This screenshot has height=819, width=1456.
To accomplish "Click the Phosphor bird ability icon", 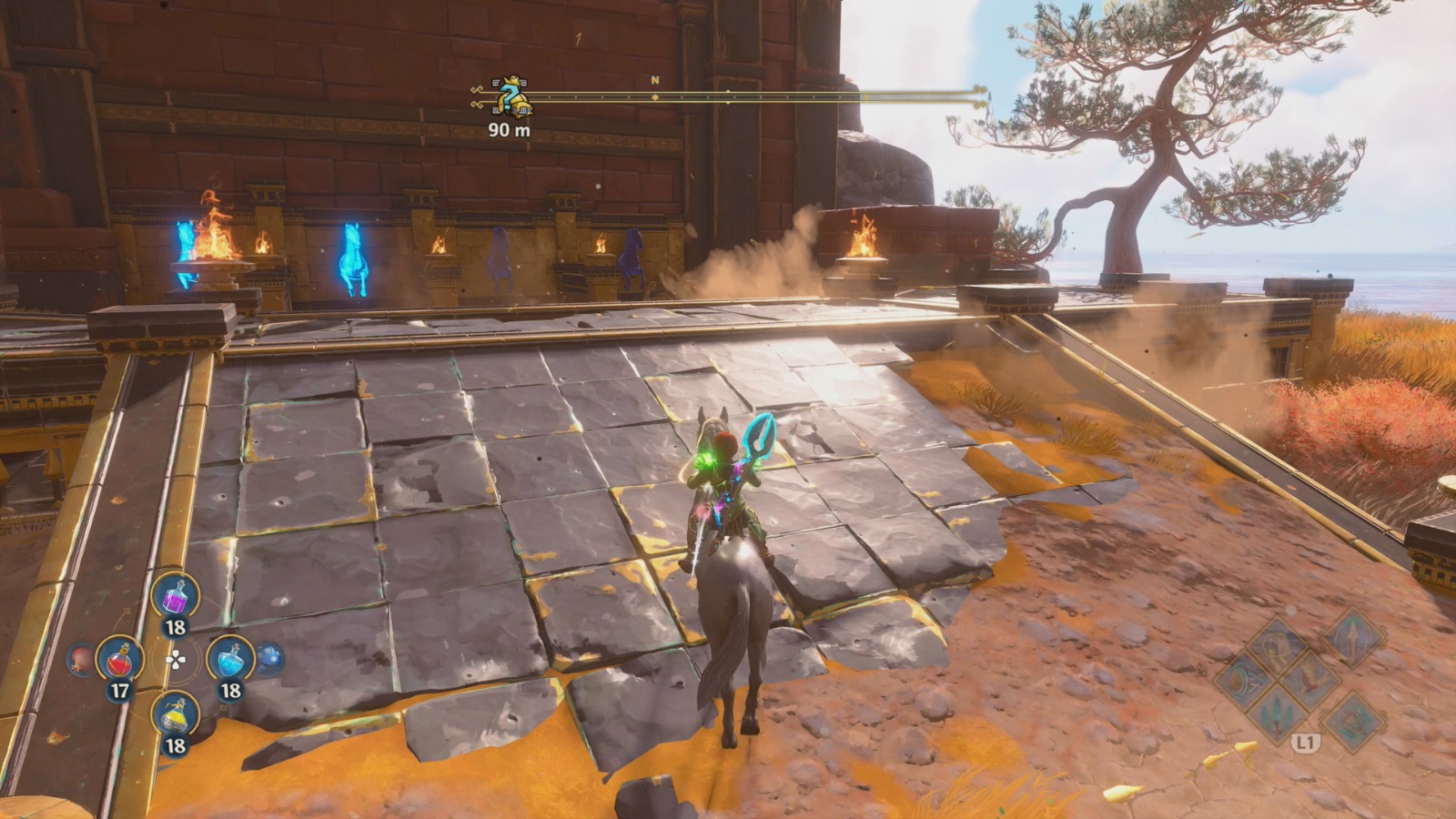I will pos(1311,681).
